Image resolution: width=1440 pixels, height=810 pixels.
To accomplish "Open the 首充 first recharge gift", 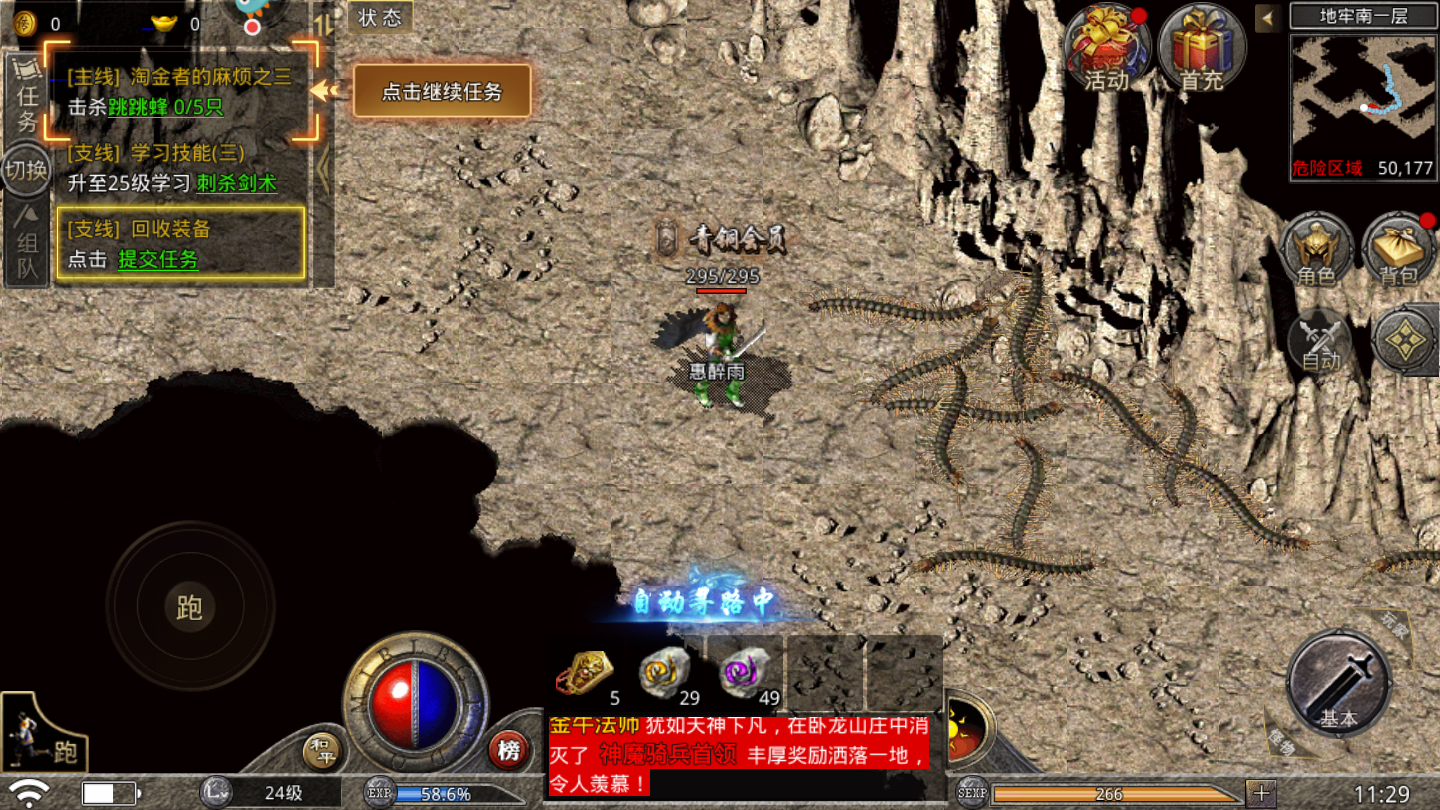I will click(x=1201, y=46).
